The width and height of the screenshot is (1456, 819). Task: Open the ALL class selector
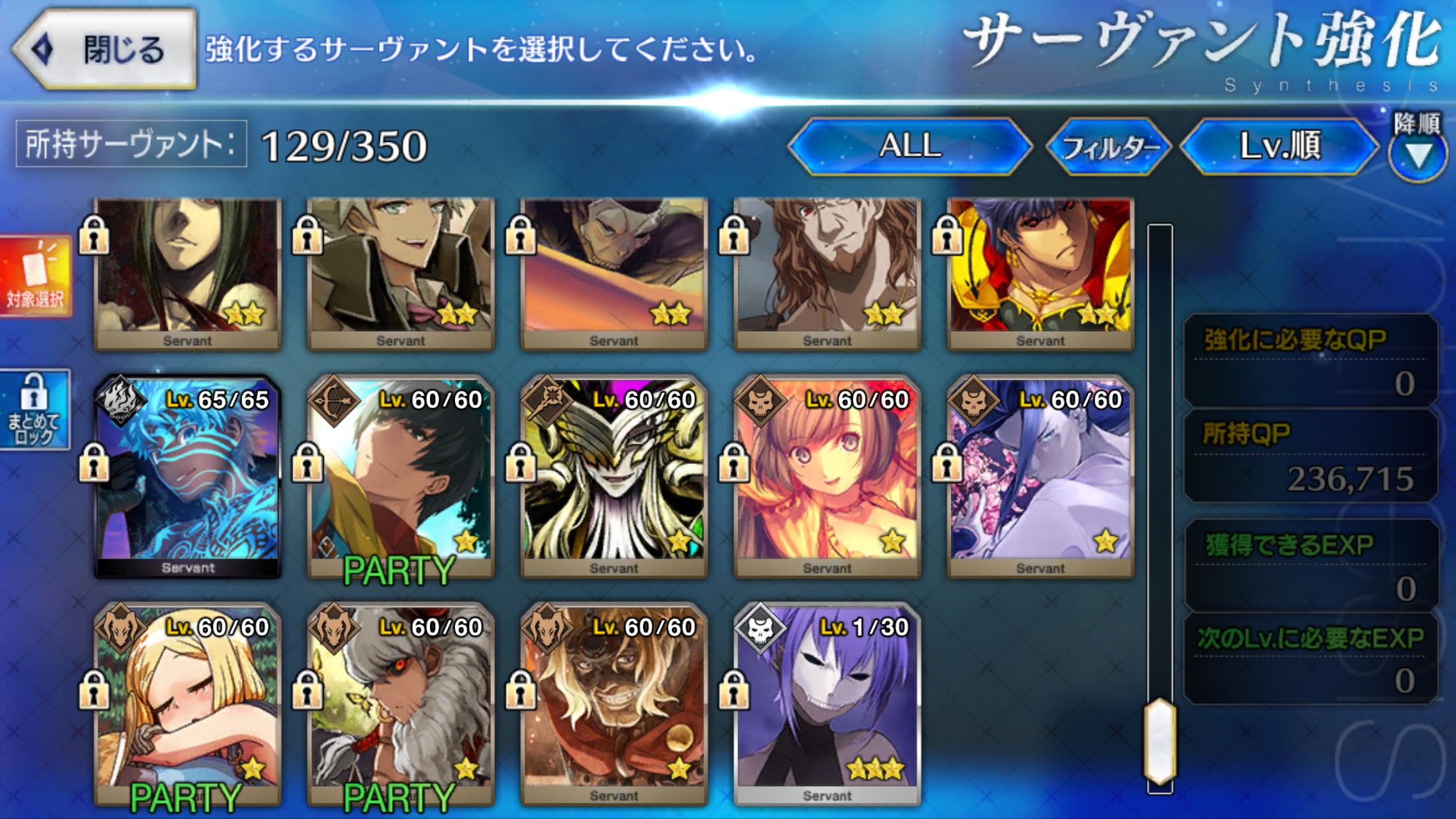909,146
